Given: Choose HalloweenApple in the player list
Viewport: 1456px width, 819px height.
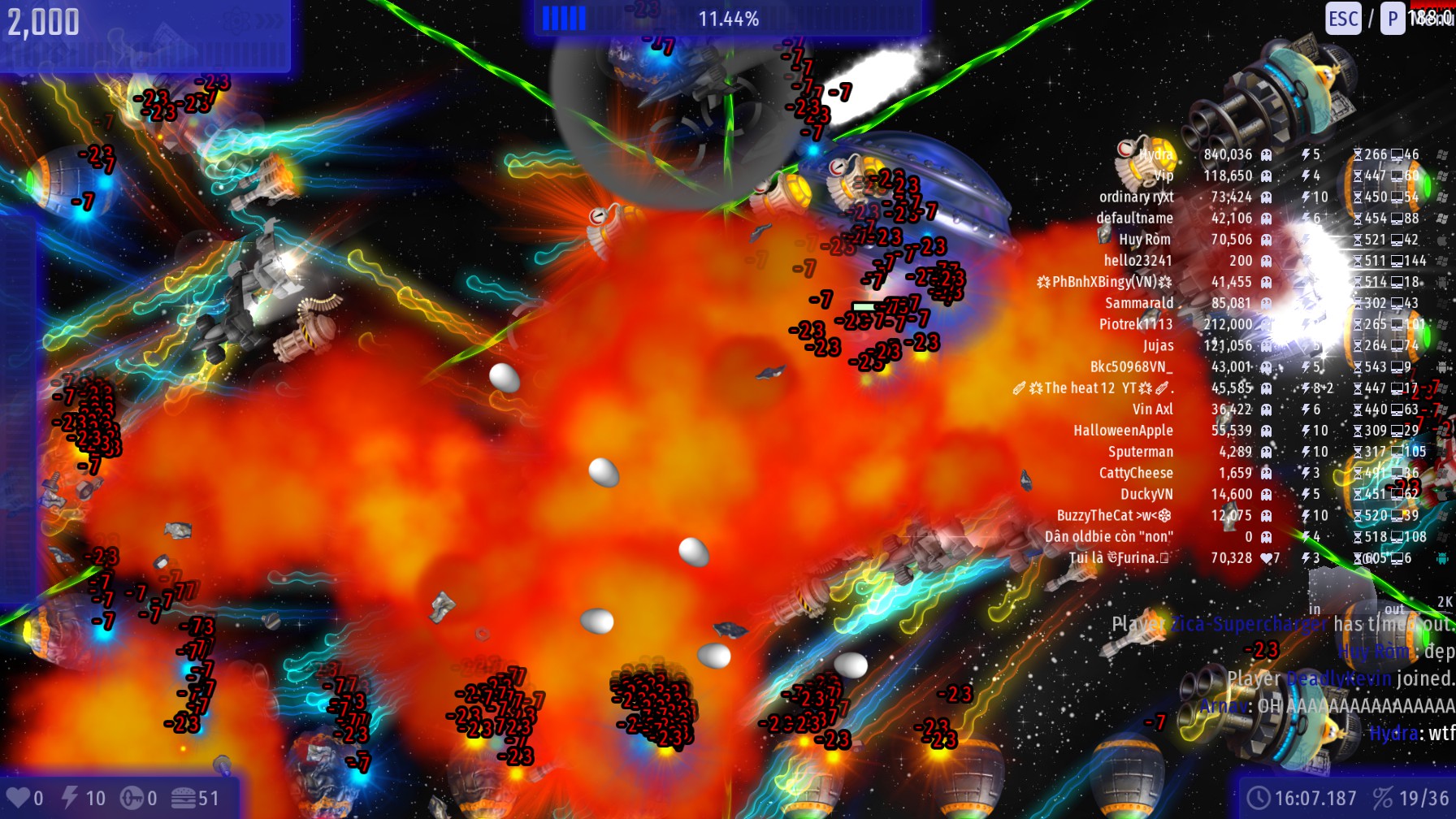Looking at the screenshot, I should click(1123, 431).
